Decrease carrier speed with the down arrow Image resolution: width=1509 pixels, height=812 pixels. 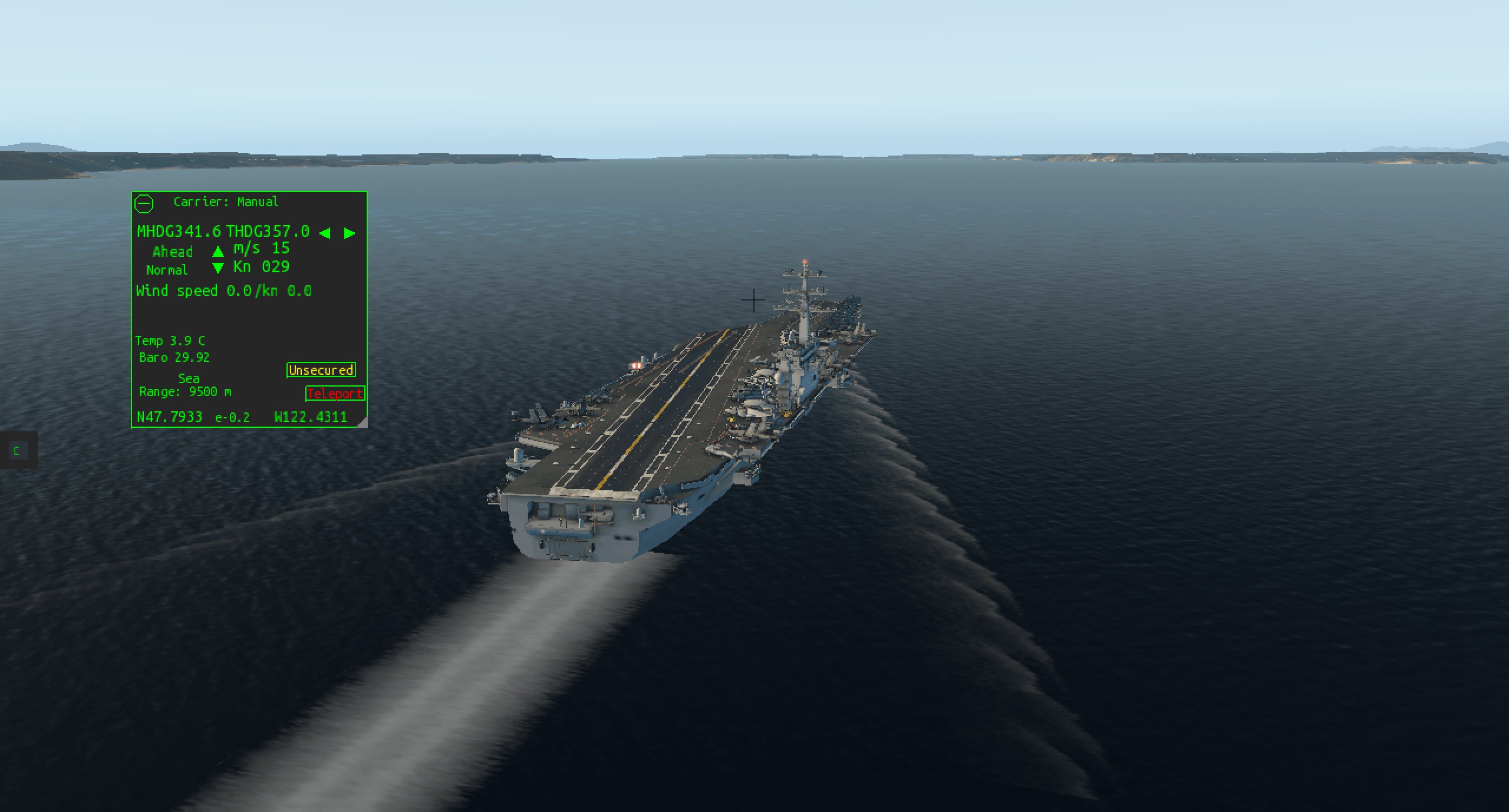click(218, 269)
